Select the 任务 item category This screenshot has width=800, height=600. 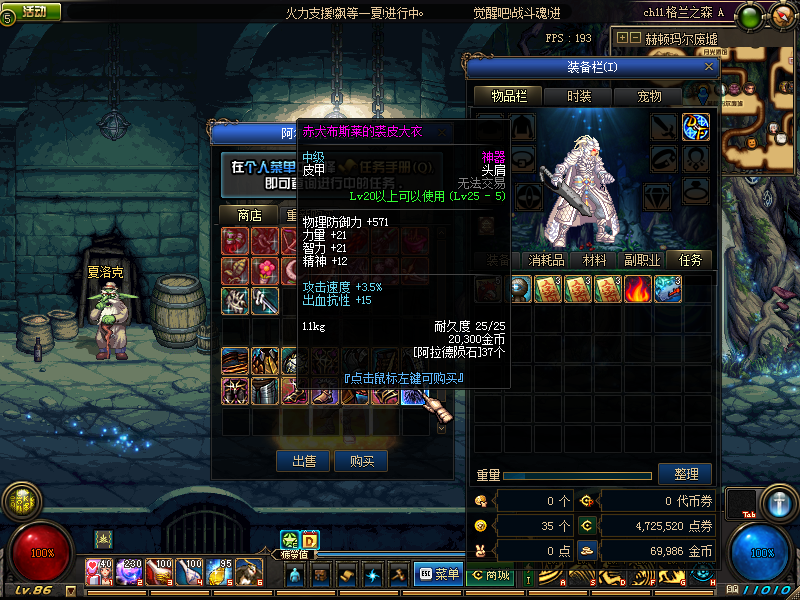click(x=690, y=260)
